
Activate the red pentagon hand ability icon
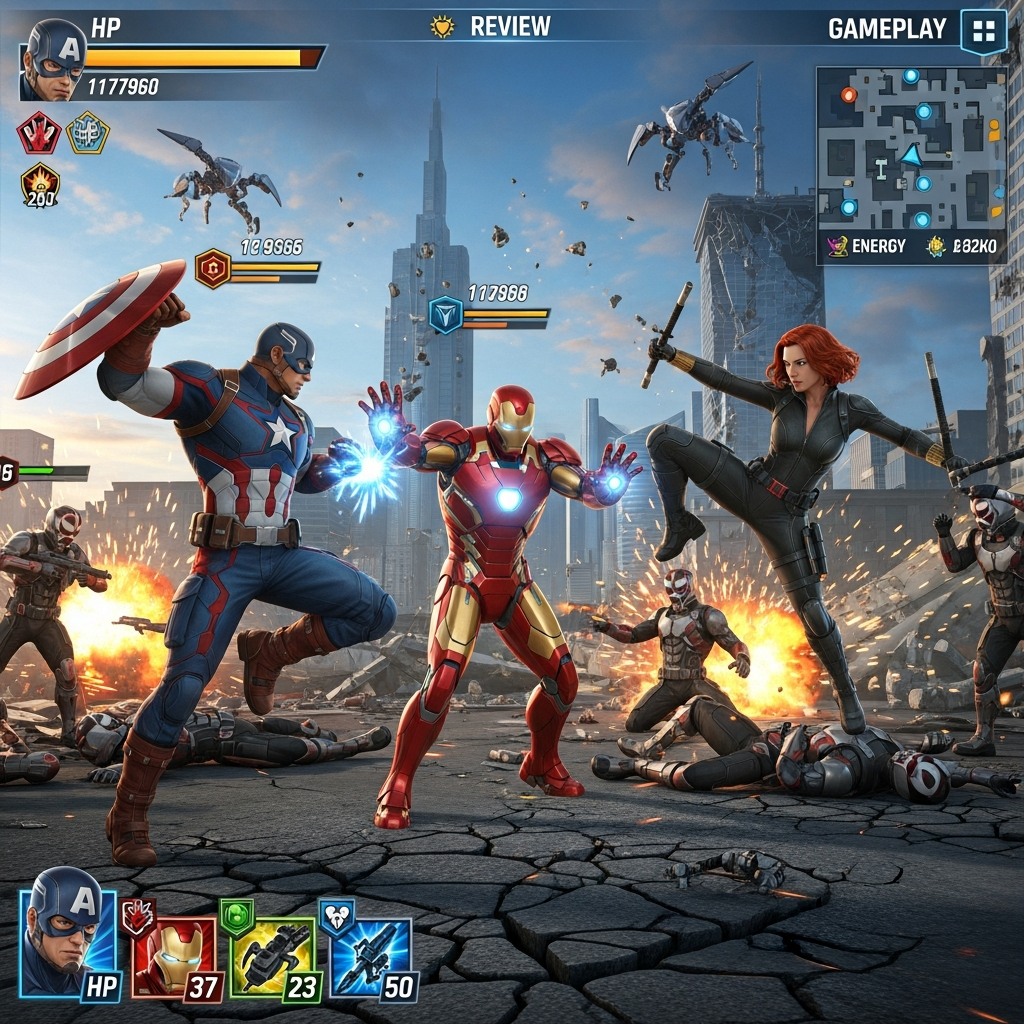39,133
